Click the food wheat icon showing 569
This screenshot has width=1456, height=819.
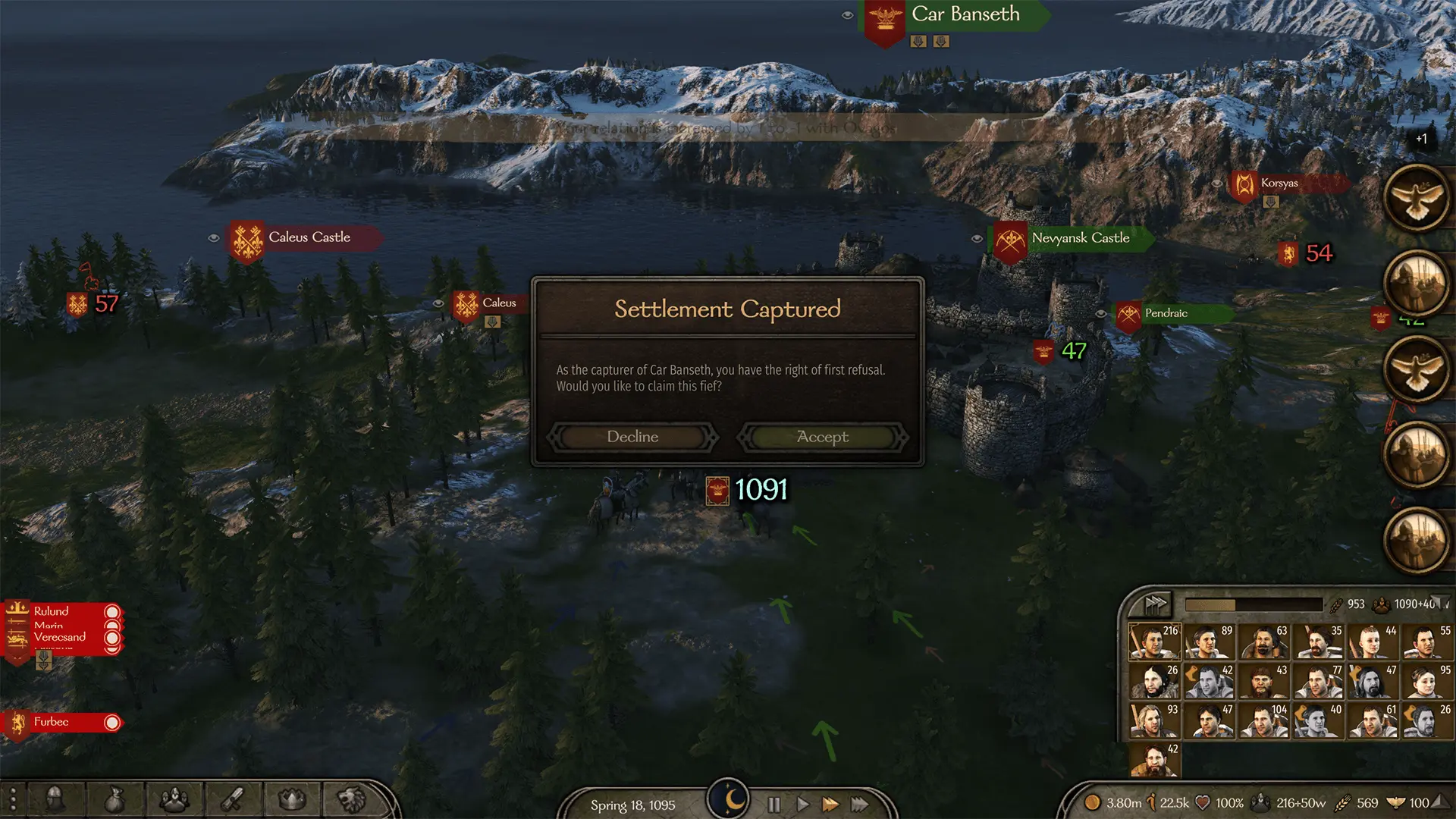[1342, 802]
